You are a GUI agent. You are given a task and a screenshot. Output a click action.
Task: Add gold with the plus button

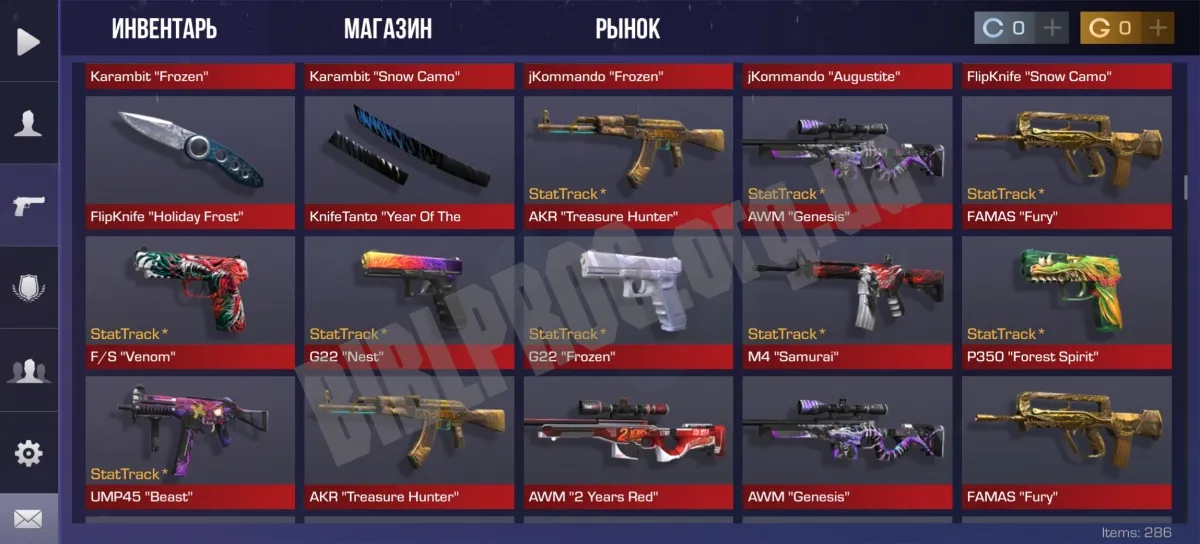[x=1158, y=28]
